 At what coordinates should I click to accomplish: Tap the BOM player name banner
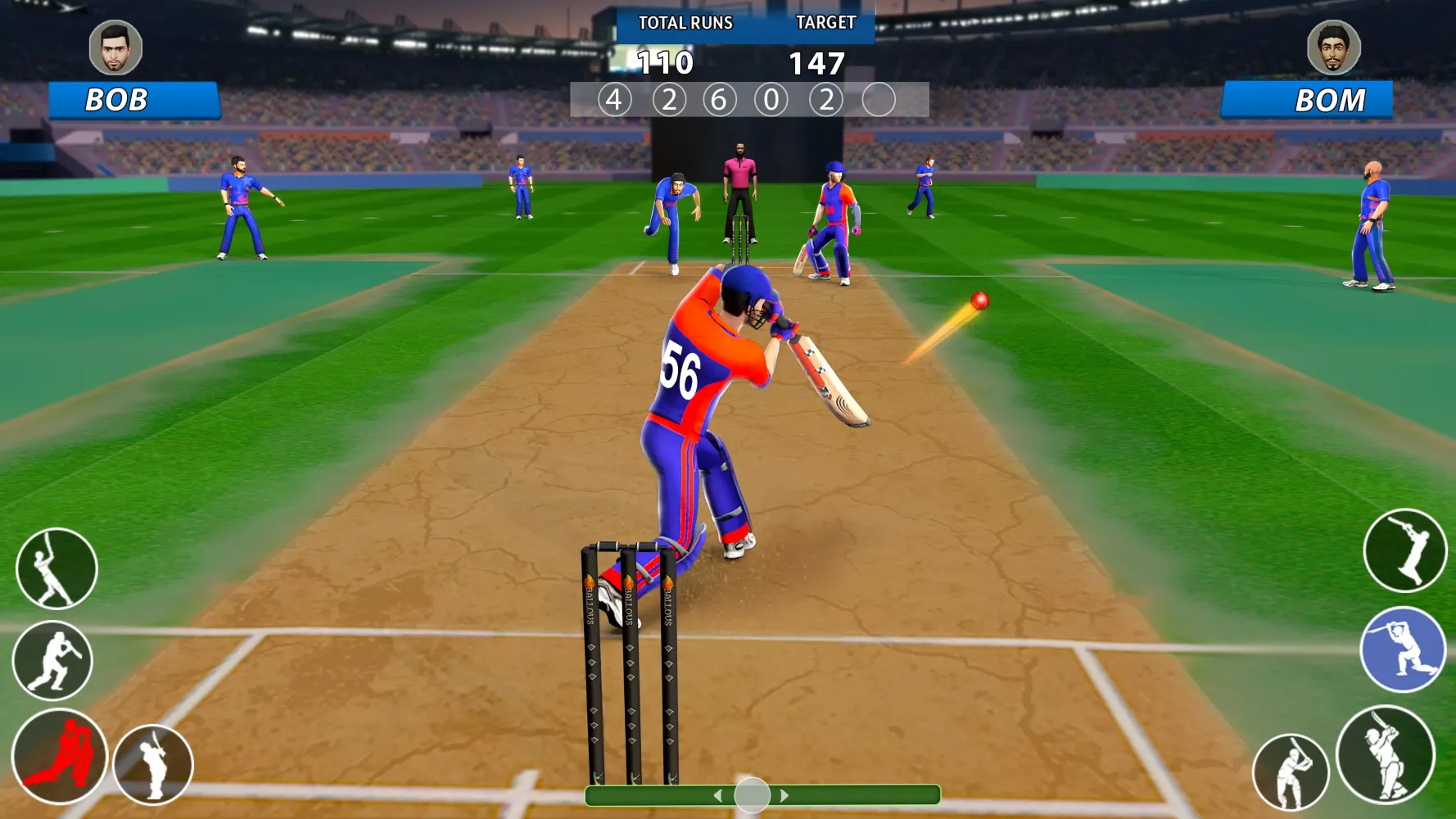(1307, 101)
